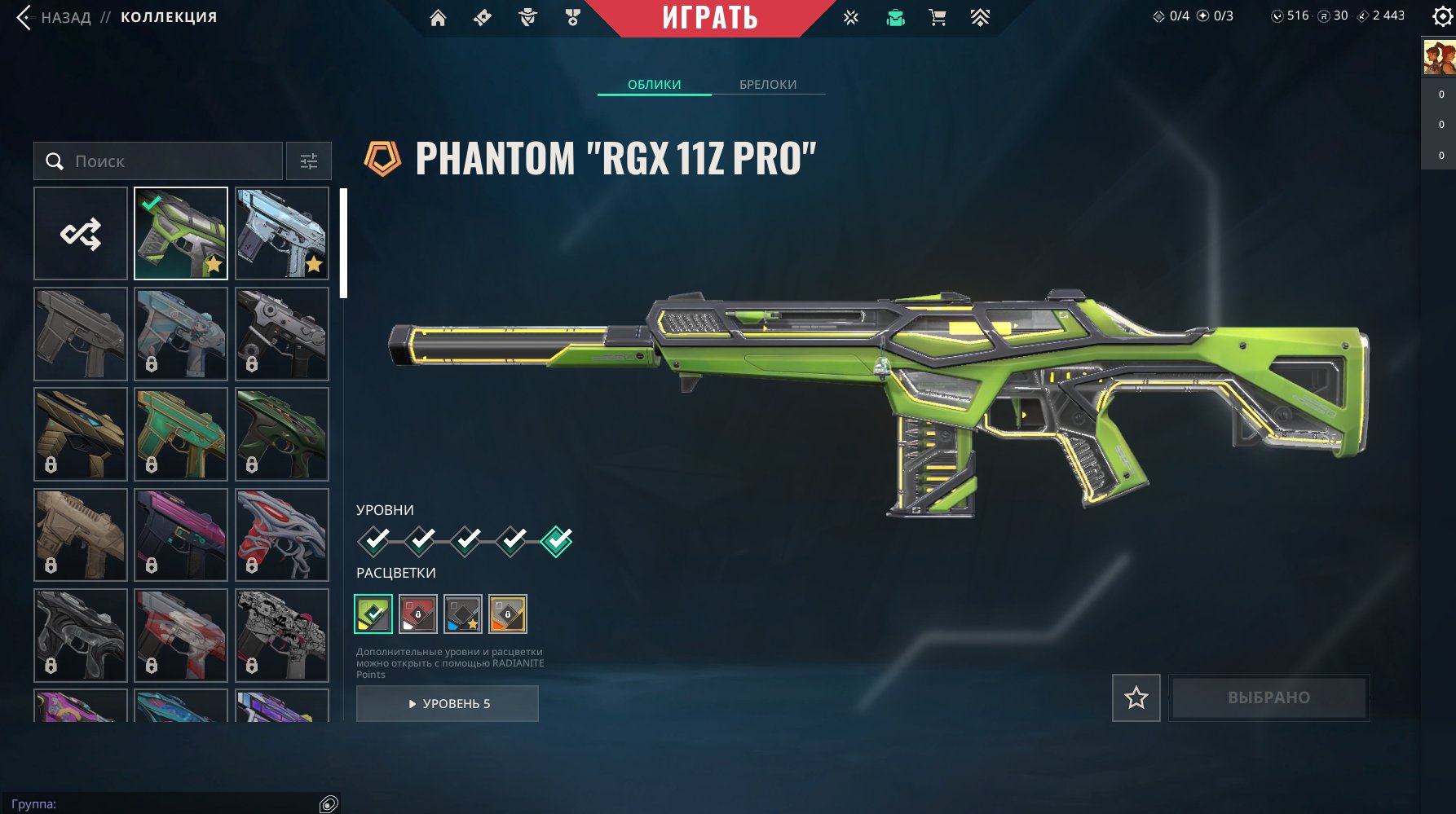Open the skin filter options
Image resolution: width=1456 pixels, height=814 pixels.
309,161
